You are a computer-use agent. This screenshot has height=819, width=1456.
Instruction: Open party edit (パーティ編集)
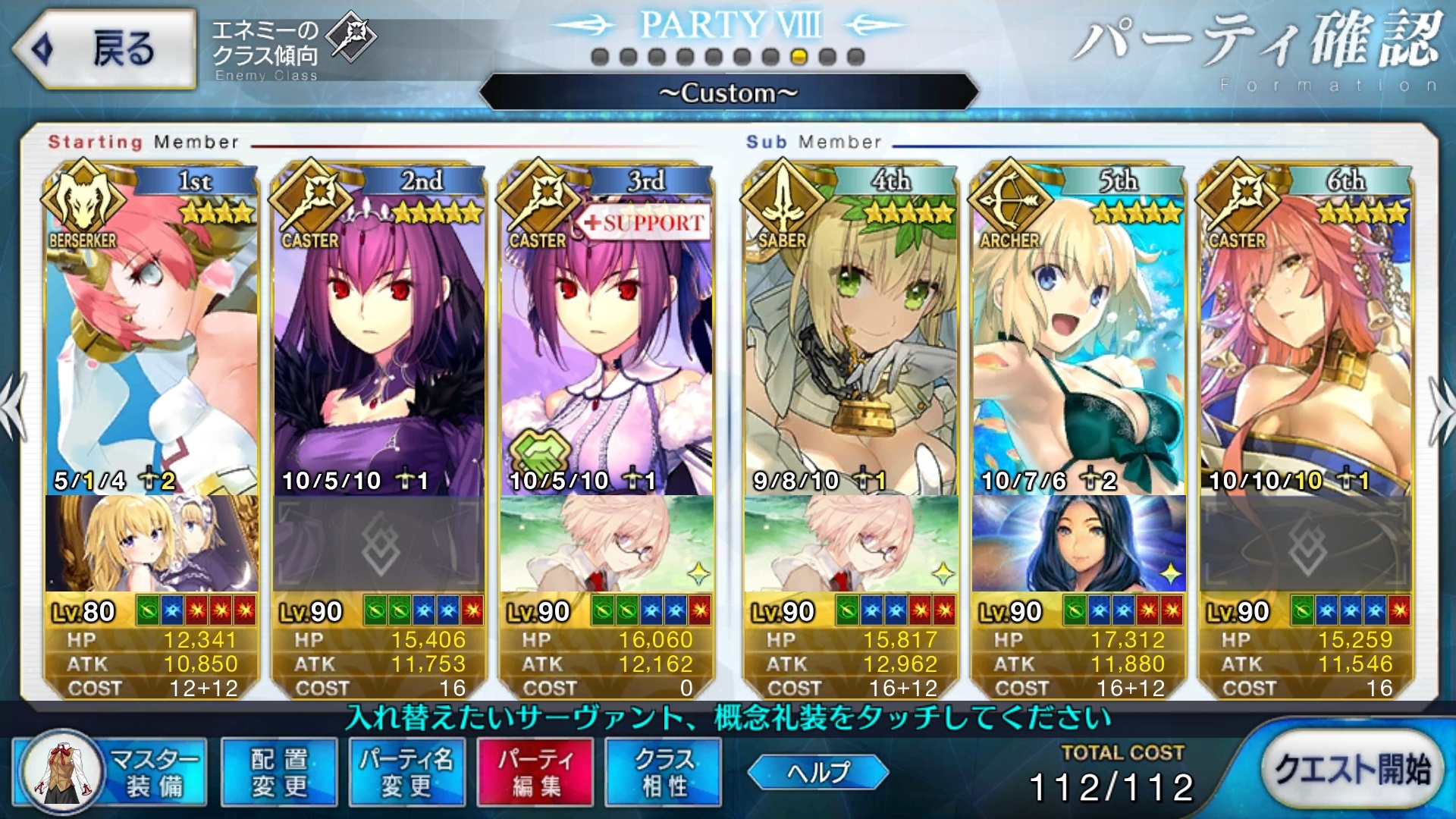click(x=535, y=772)
